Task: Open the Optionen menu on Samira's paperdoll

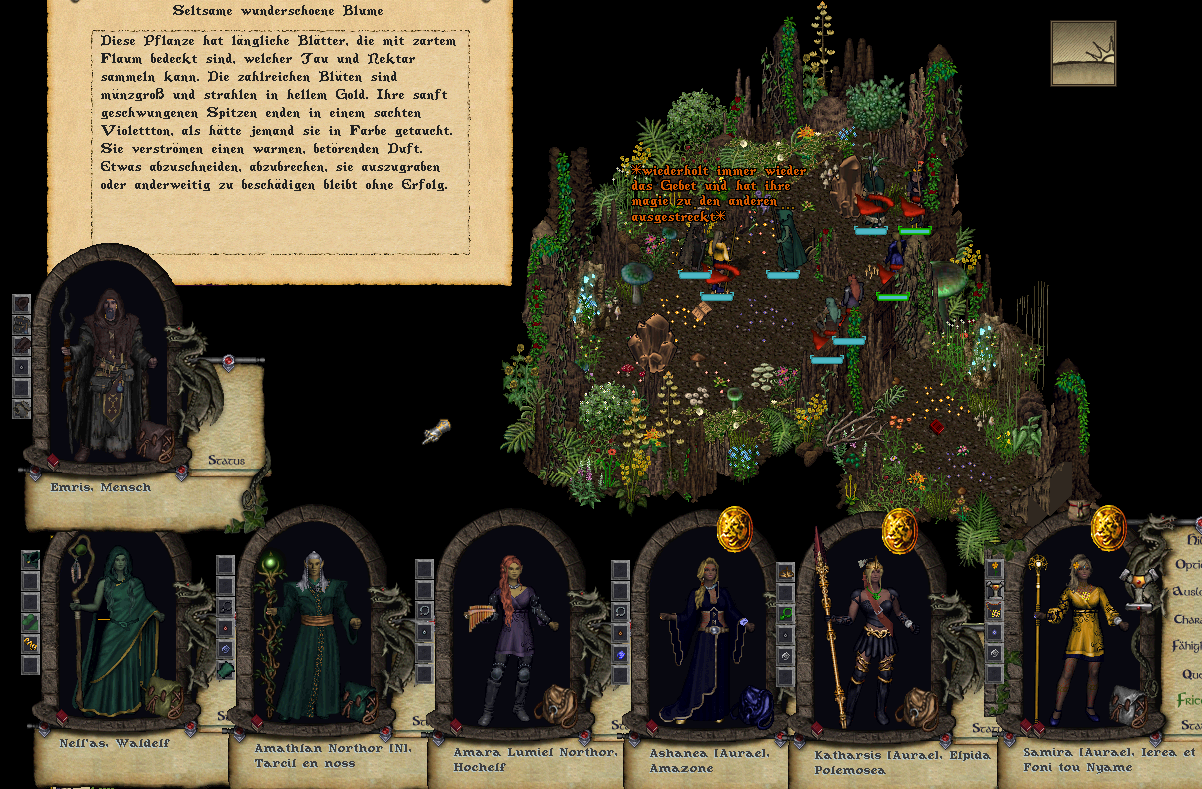Action: pos(1189,565)
